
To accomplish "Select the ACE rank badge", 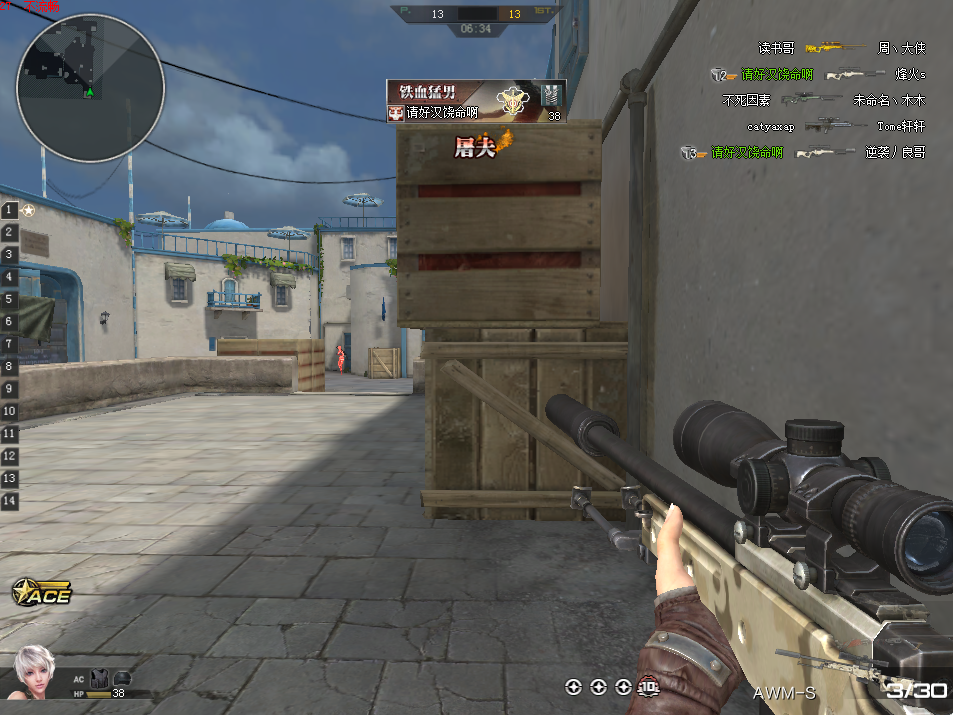I will click(42, 593).
